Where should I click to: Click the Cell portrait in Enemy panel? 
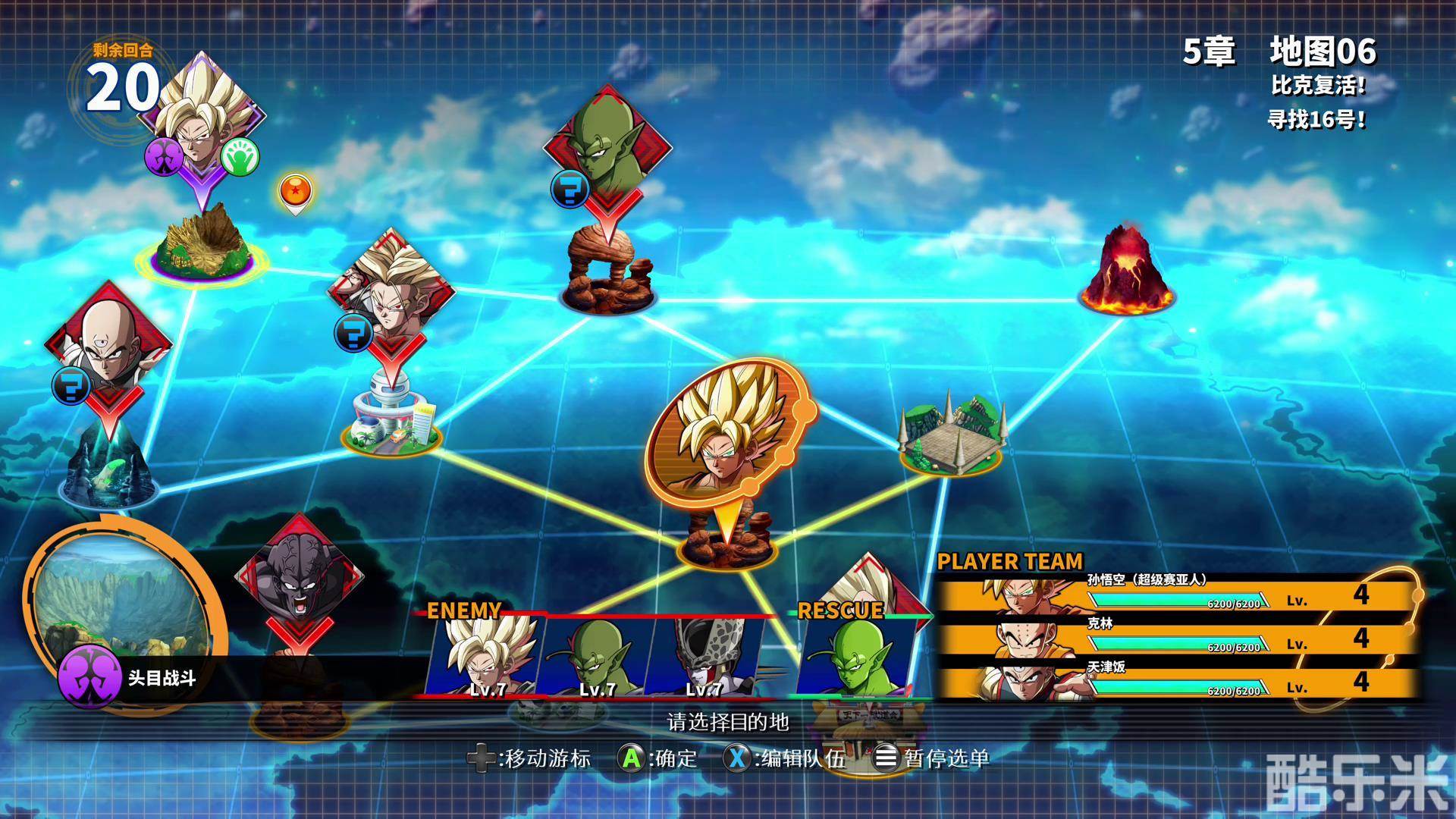(707, 656)
